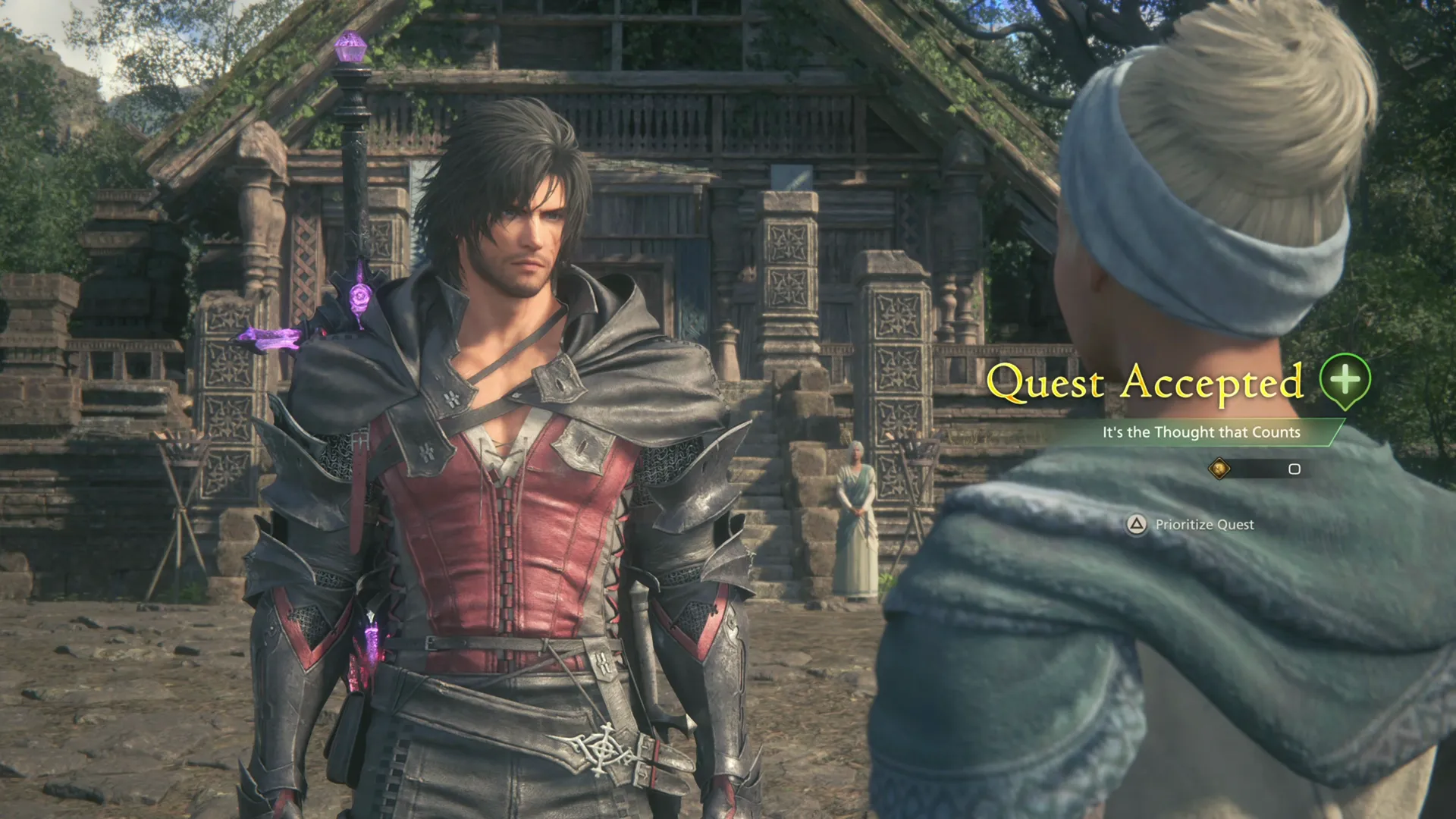Screen dimensions: 1456x819
Task: Click the purple crystal on the sword pommel
Action: [350, 47]
